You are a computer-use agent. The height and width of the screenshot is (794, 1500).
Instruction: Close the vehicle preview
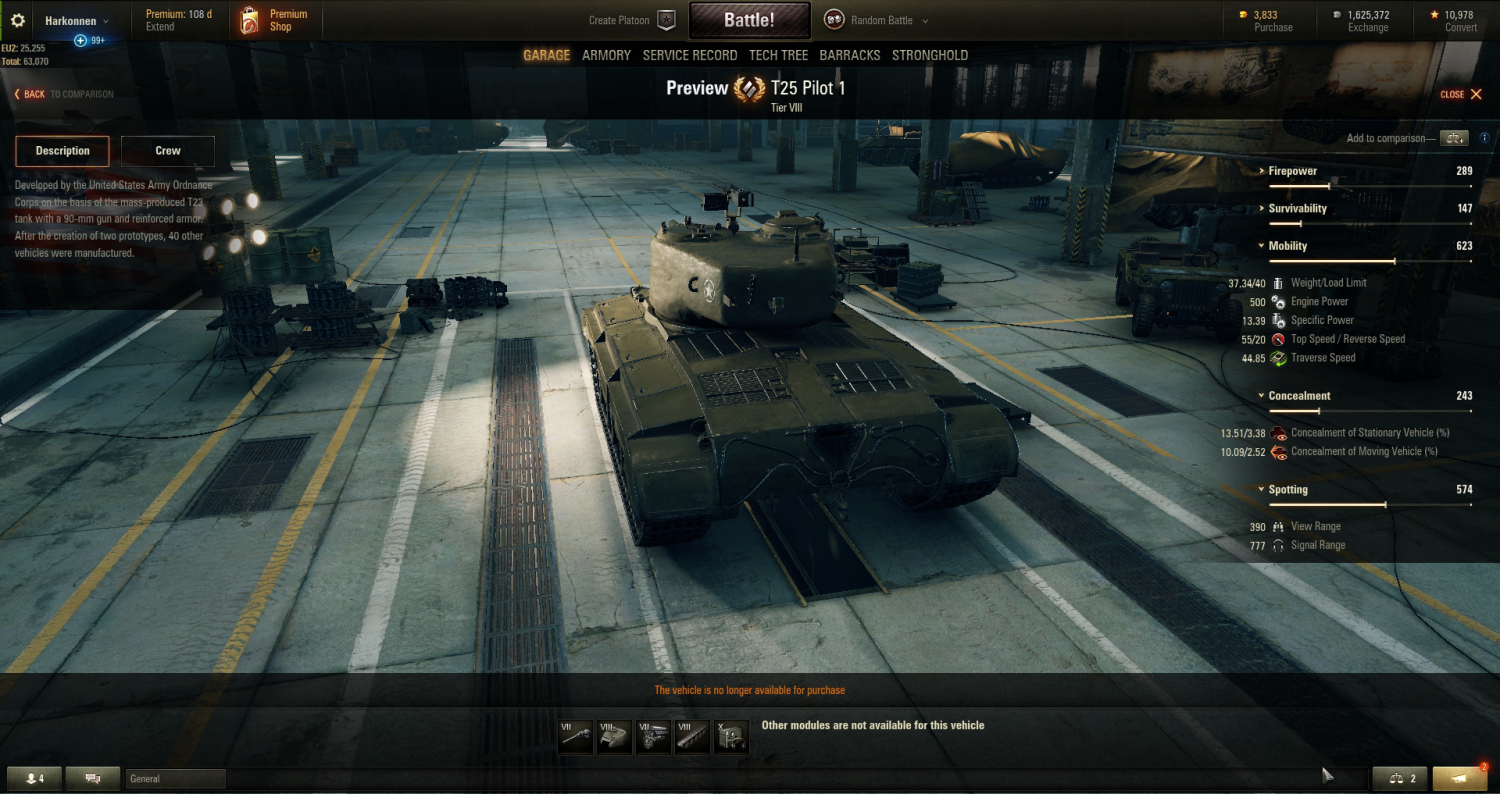pyautogui.click(x=1461, y=94)
